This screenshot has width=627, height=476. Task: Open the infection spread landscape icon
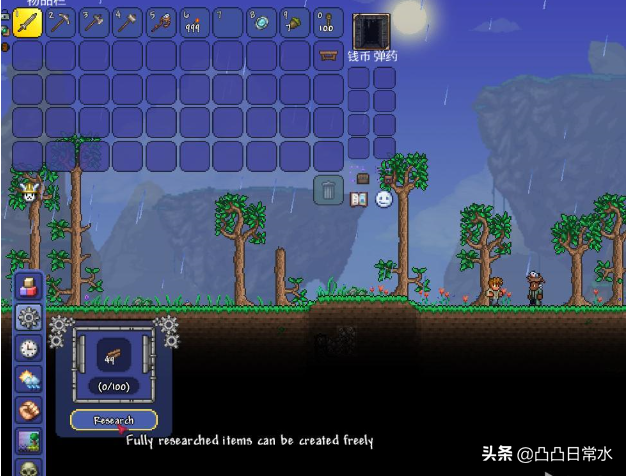pyautogui.click(x=28, y=441)
